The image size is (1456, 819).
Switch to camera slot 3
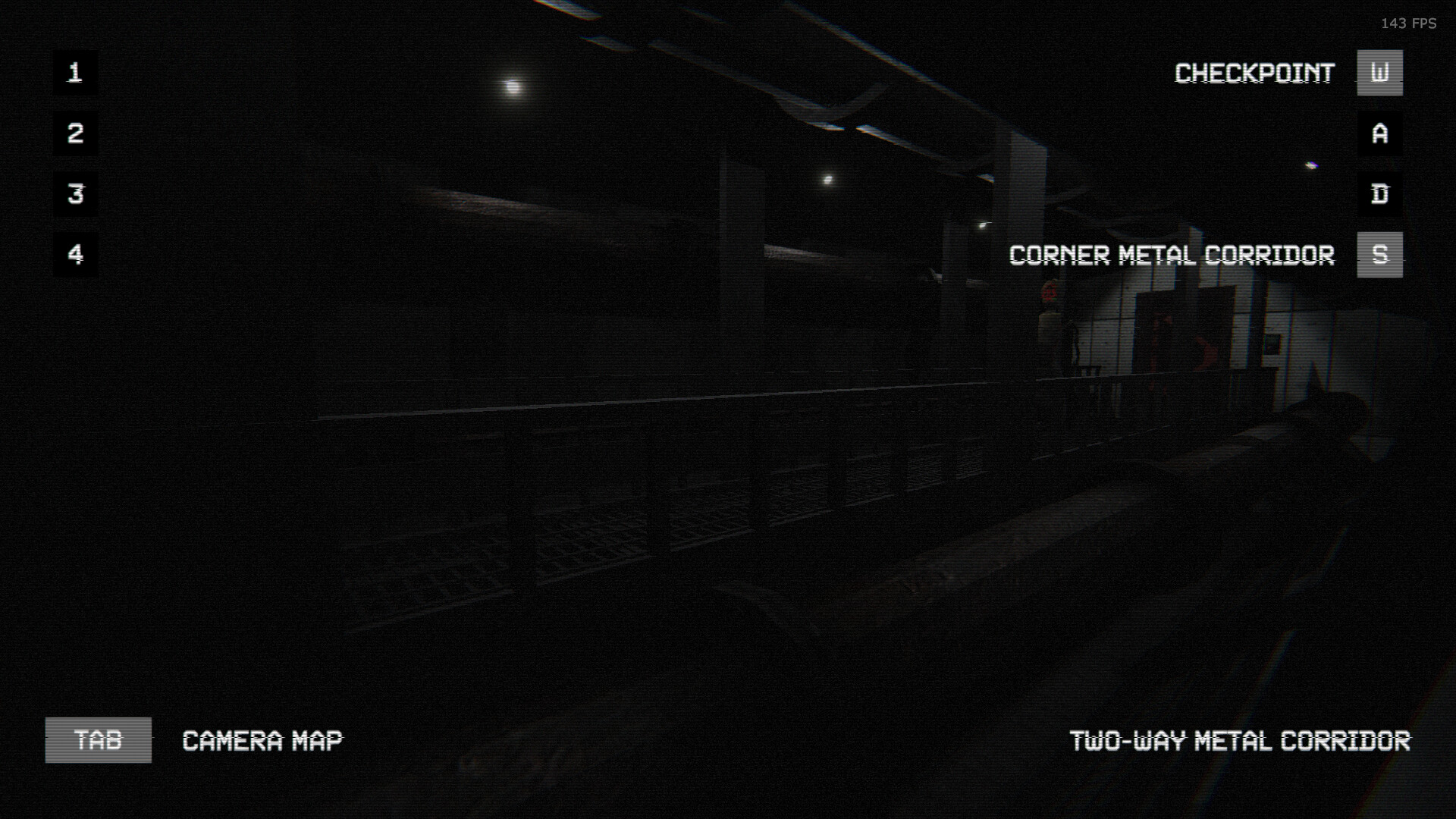(74, 194)
